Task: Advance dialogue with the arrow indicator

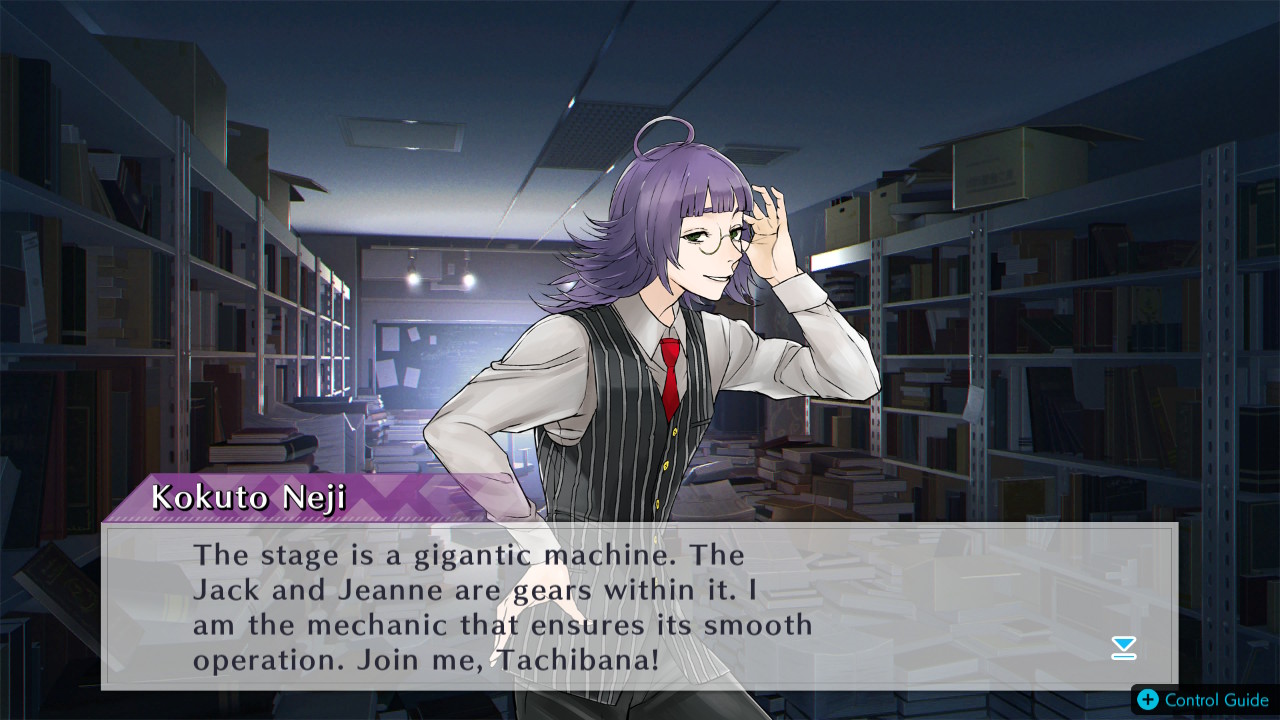Action: point(1124,648)
